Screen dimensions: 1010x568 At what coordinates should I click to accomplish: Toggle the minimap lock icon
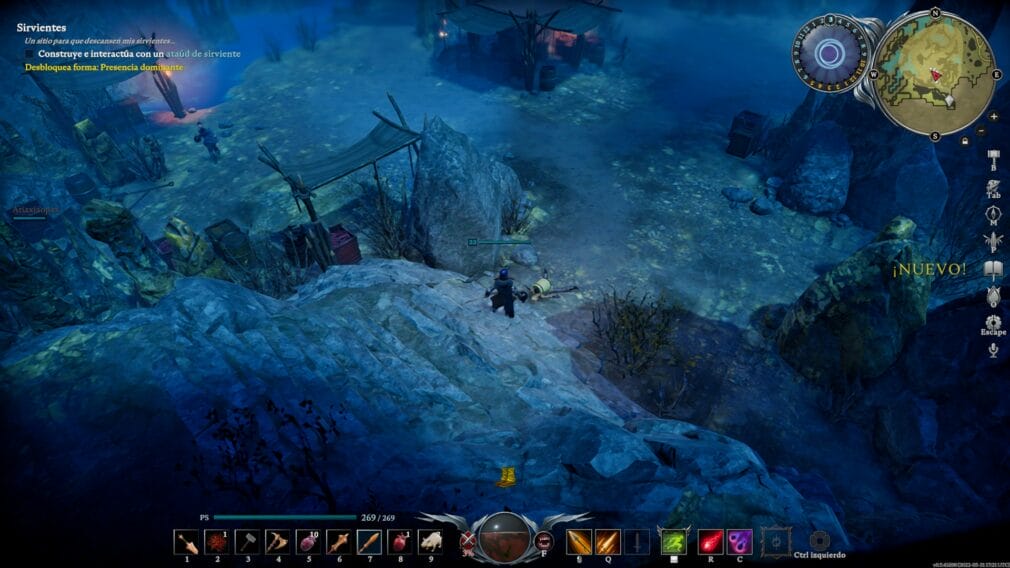[964, 141]
